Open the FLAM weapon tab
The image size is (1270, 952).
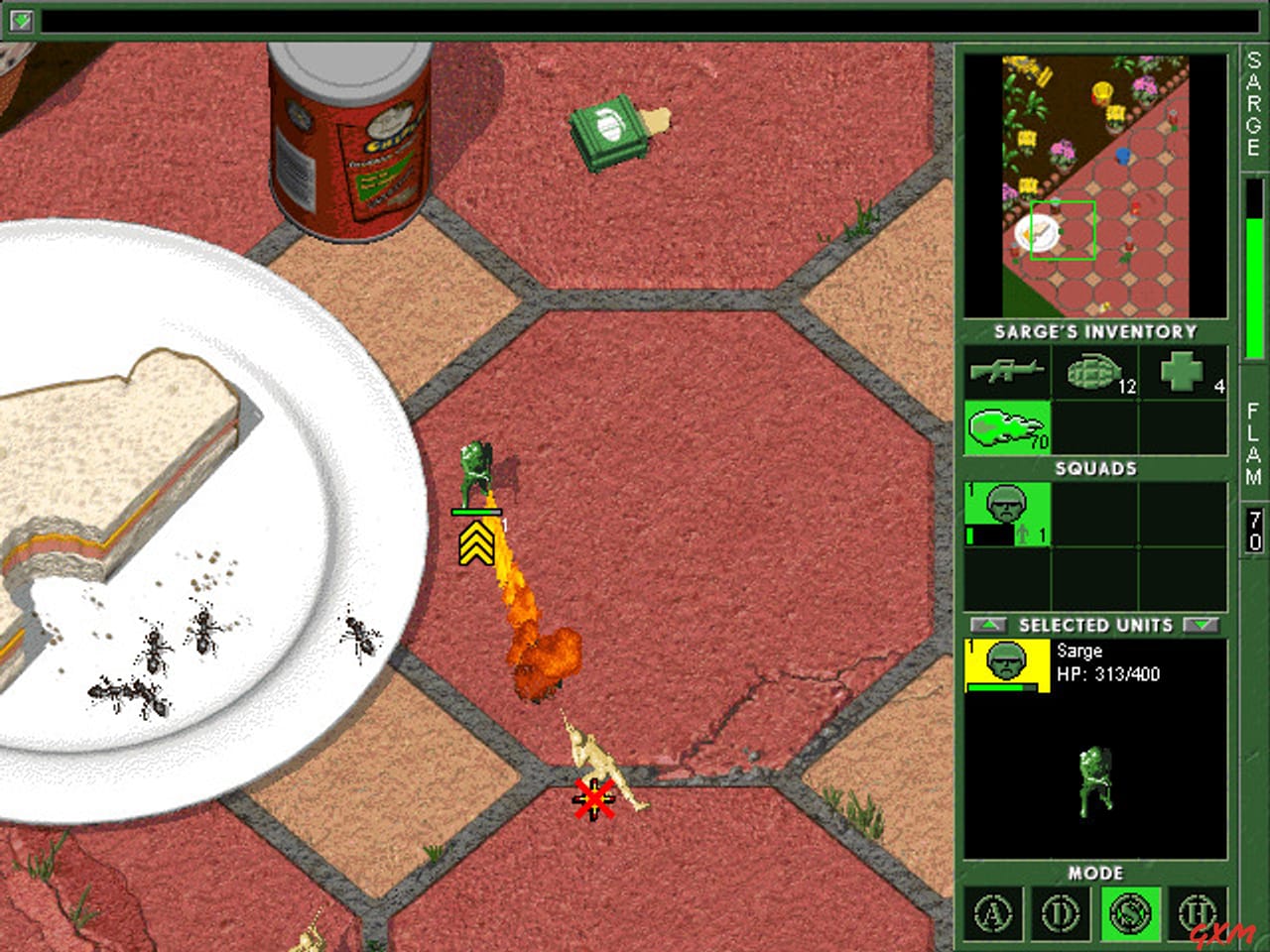click(1251, 436)
